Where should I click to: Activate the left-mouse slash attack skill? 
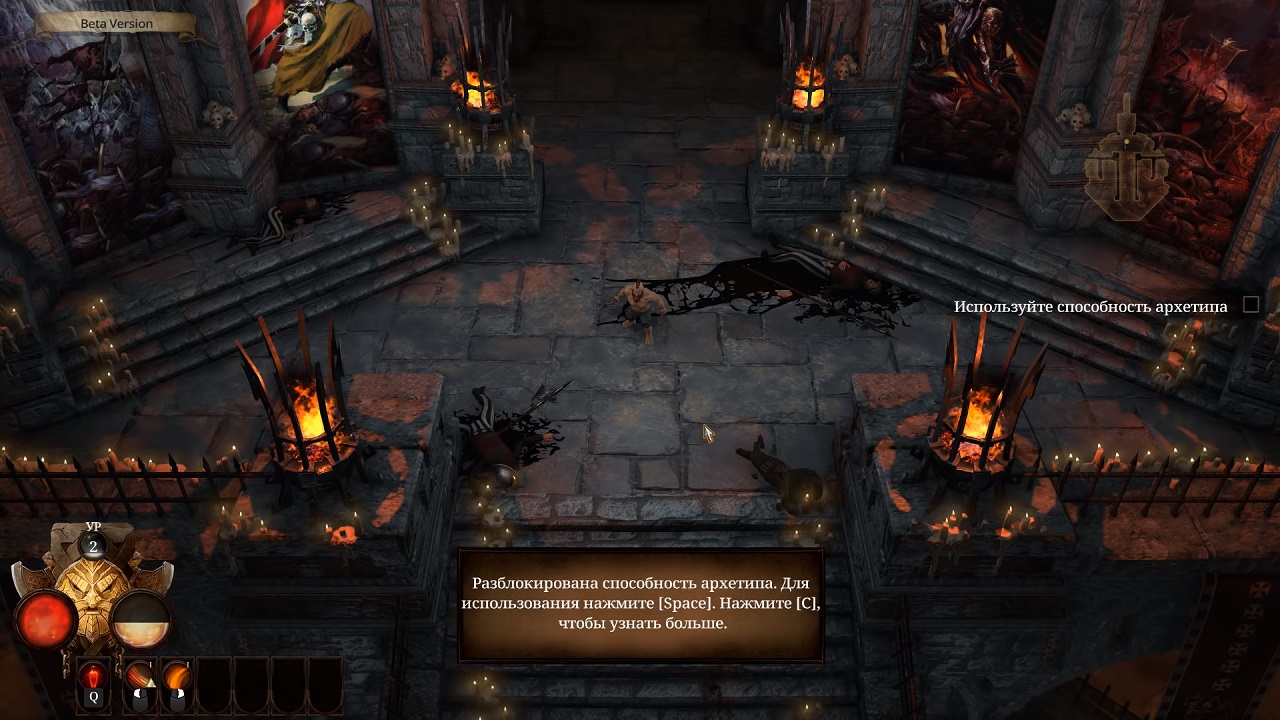[x=139, y=683]
